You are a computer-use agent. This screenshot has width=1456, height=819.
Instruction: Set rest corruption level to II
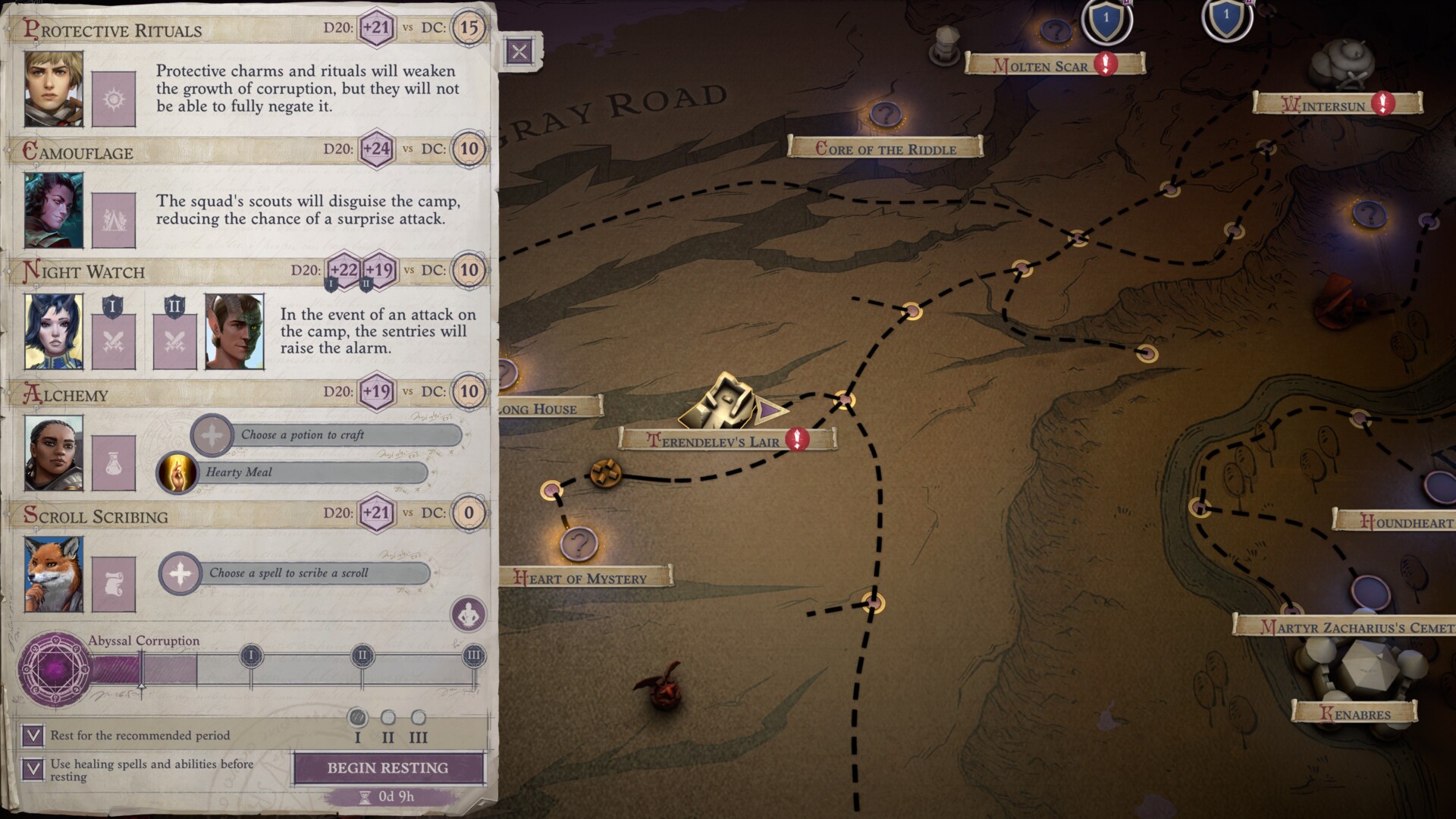point(388,717)
